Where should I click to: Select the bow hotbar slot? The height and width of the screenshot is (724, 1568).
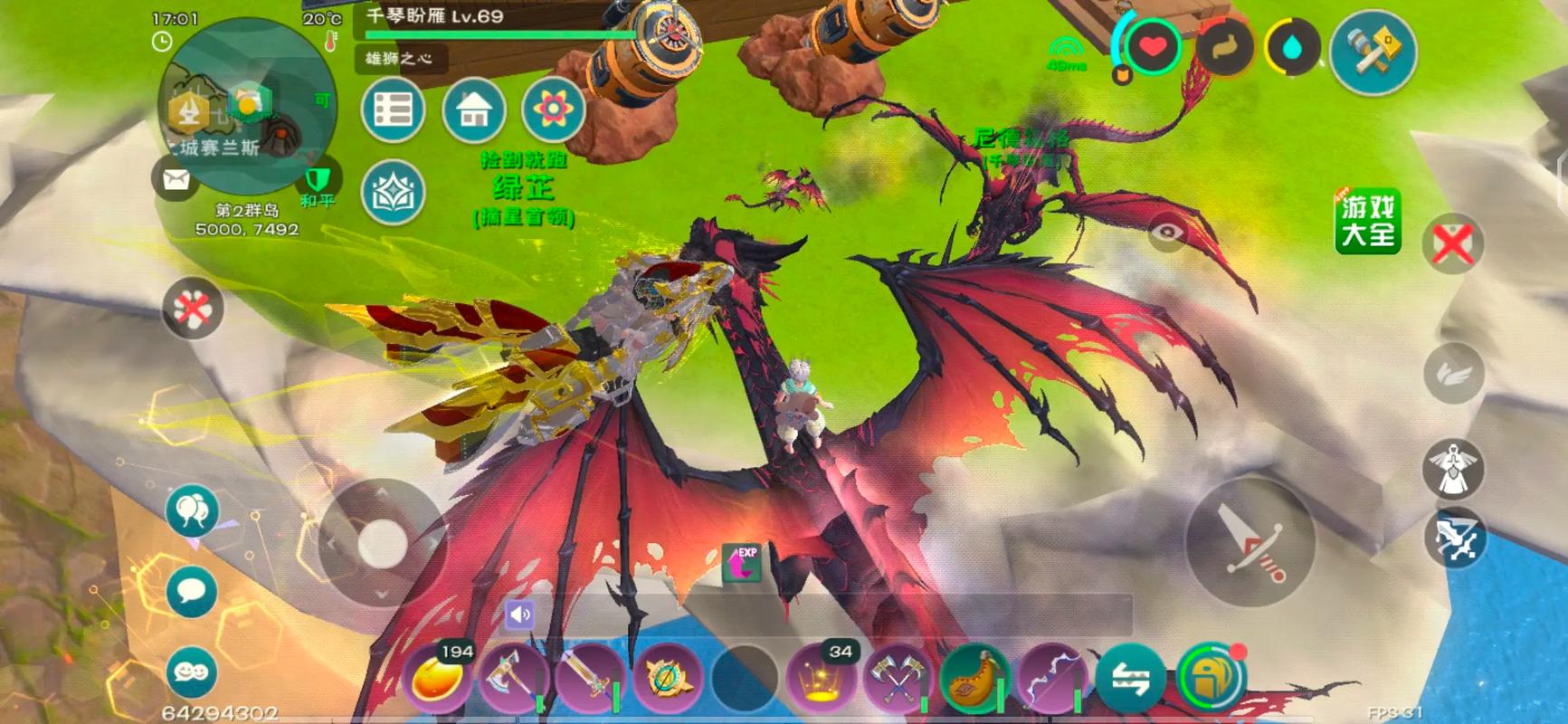(x=1052, y=678)
